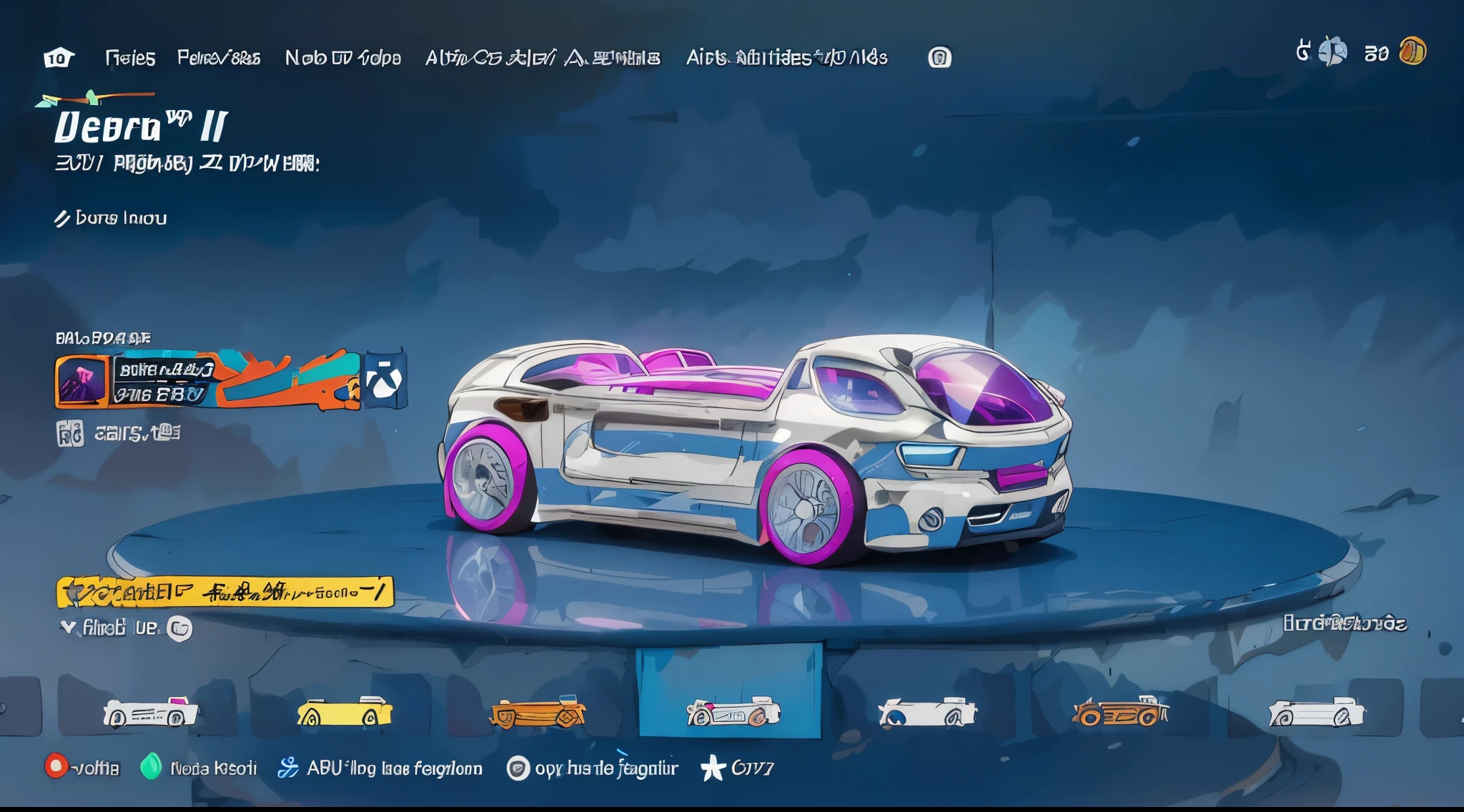Select the round icon ending the top tab row
The width and height of the screenshot is (1464, 812).
939,57
